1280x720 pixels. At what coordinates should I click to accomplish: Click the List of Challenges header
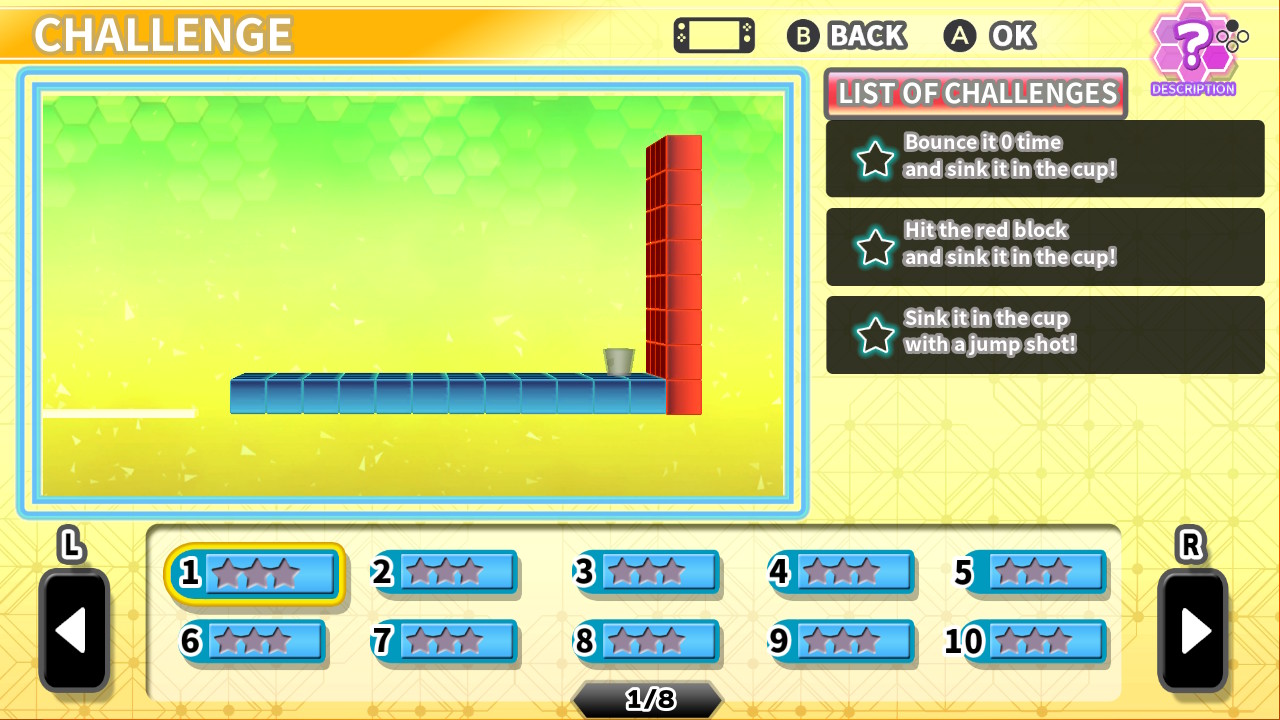tap(975, 93)
